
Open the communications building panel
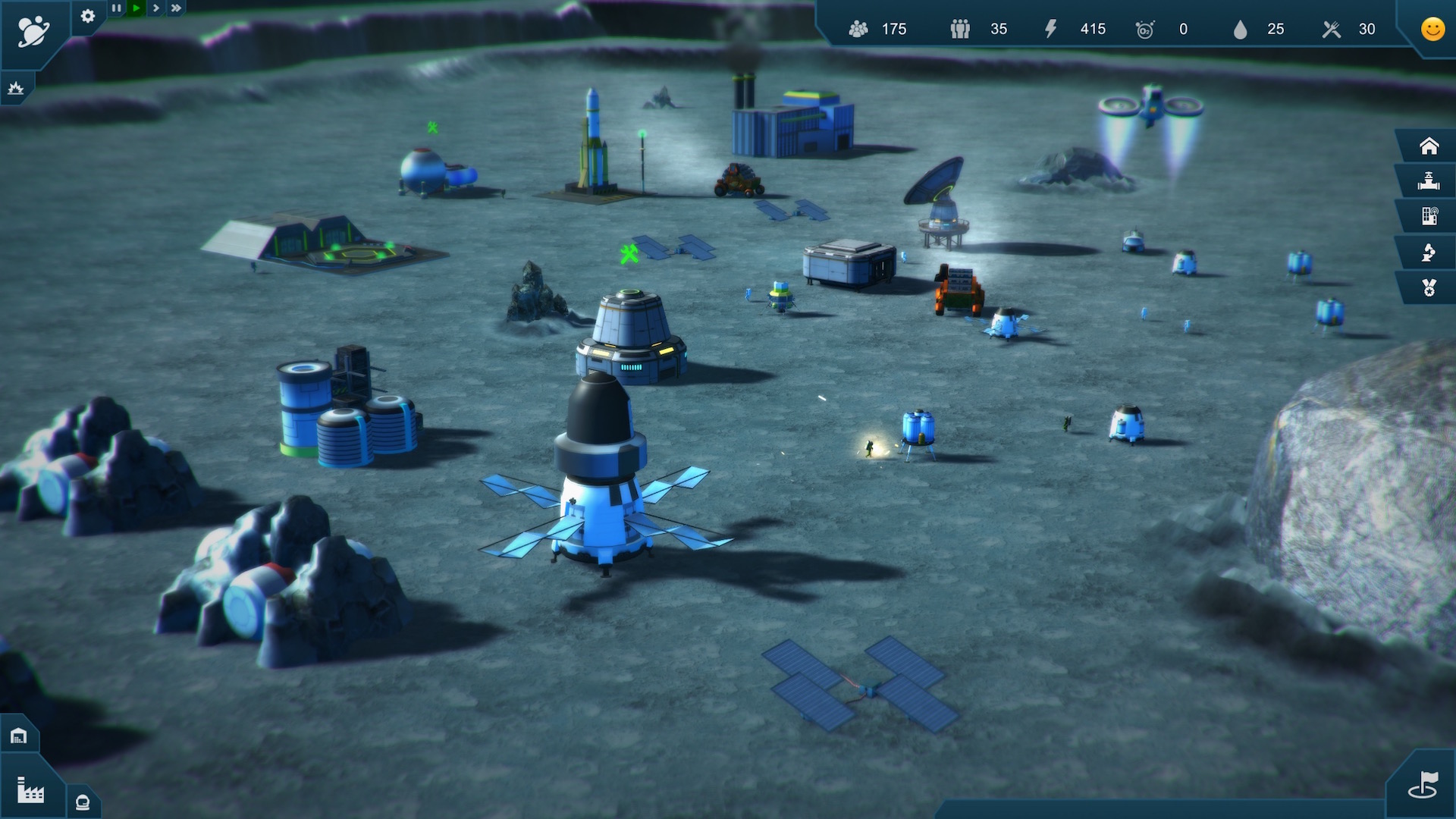pyautogui.click(x=1429, y=216)
